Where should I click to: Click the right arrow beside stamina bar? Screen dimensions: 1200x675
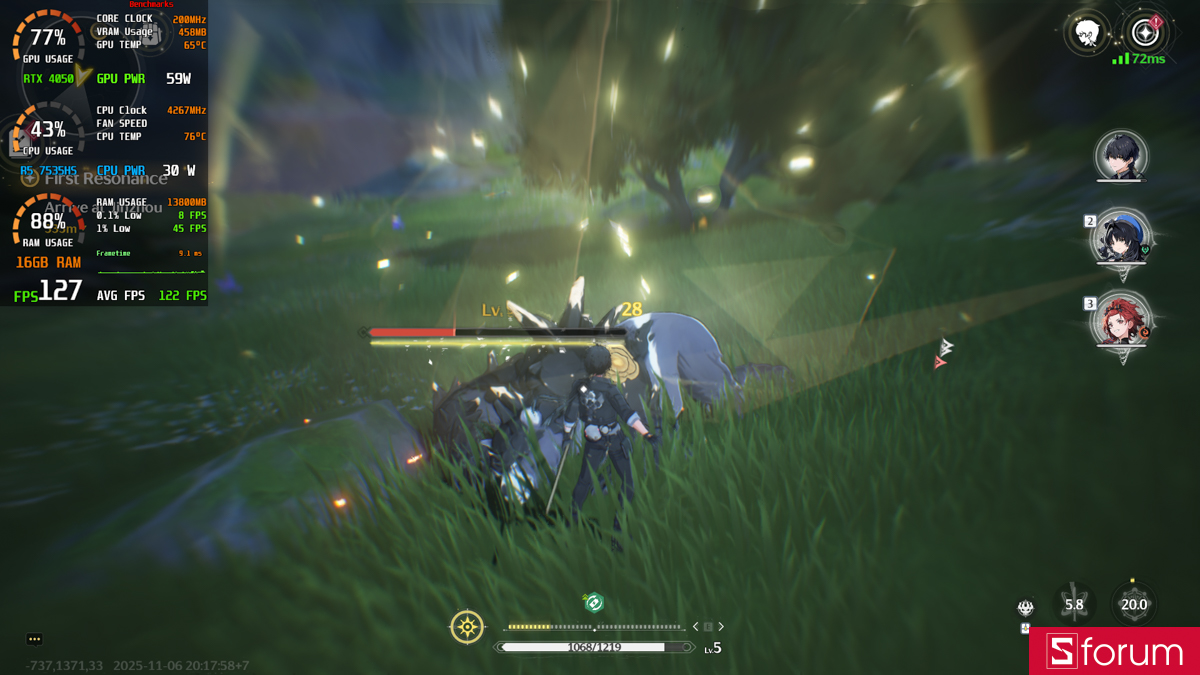[x=721, y=627]
